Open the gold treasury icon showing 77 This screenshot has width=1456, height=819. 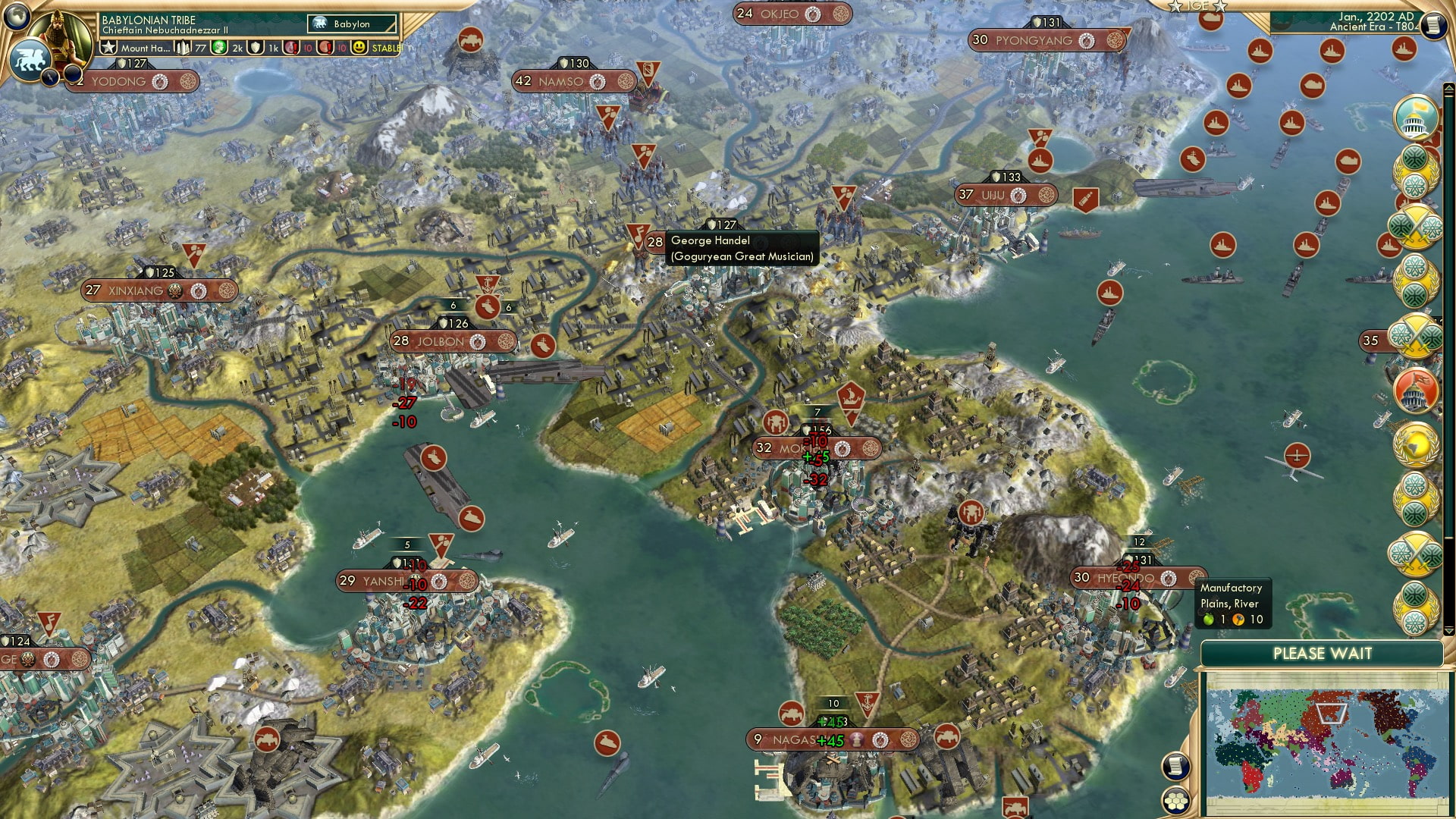coord(184,48)
